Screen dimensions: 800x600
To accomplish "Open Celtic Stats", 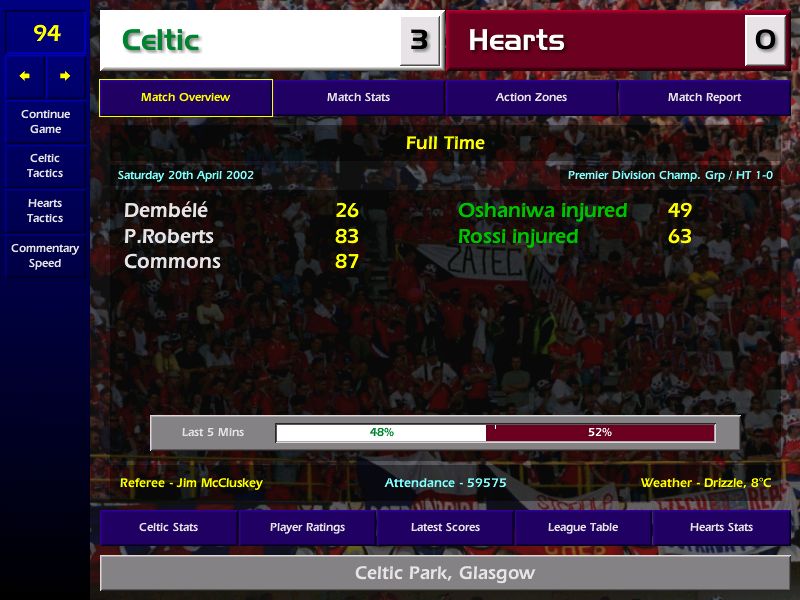I will click(x=168, y=527).
